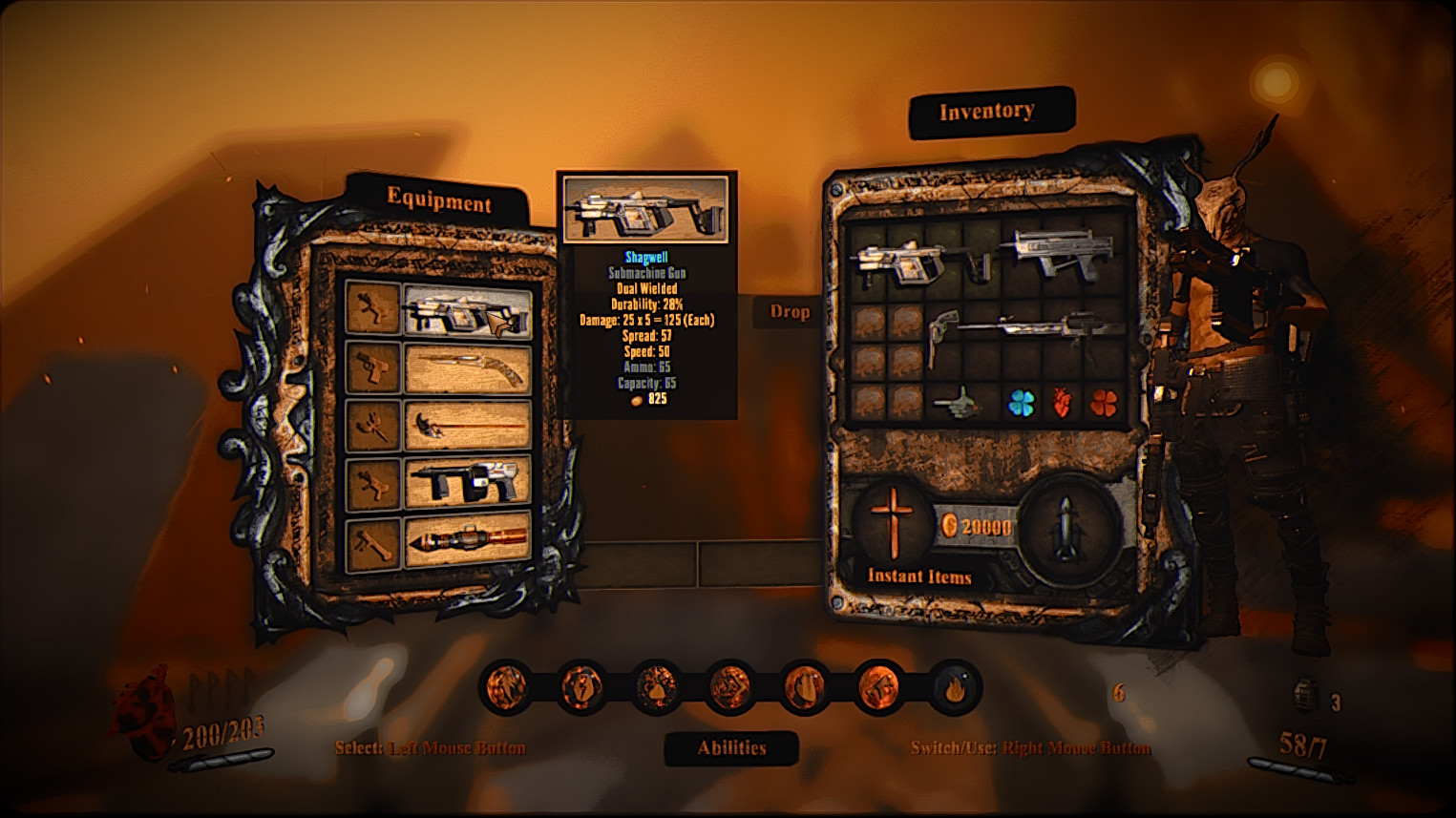Select the equipped Shagwell submachine gun slot
This screenshot has height=818, width=1456.
[x=467, y=312]
